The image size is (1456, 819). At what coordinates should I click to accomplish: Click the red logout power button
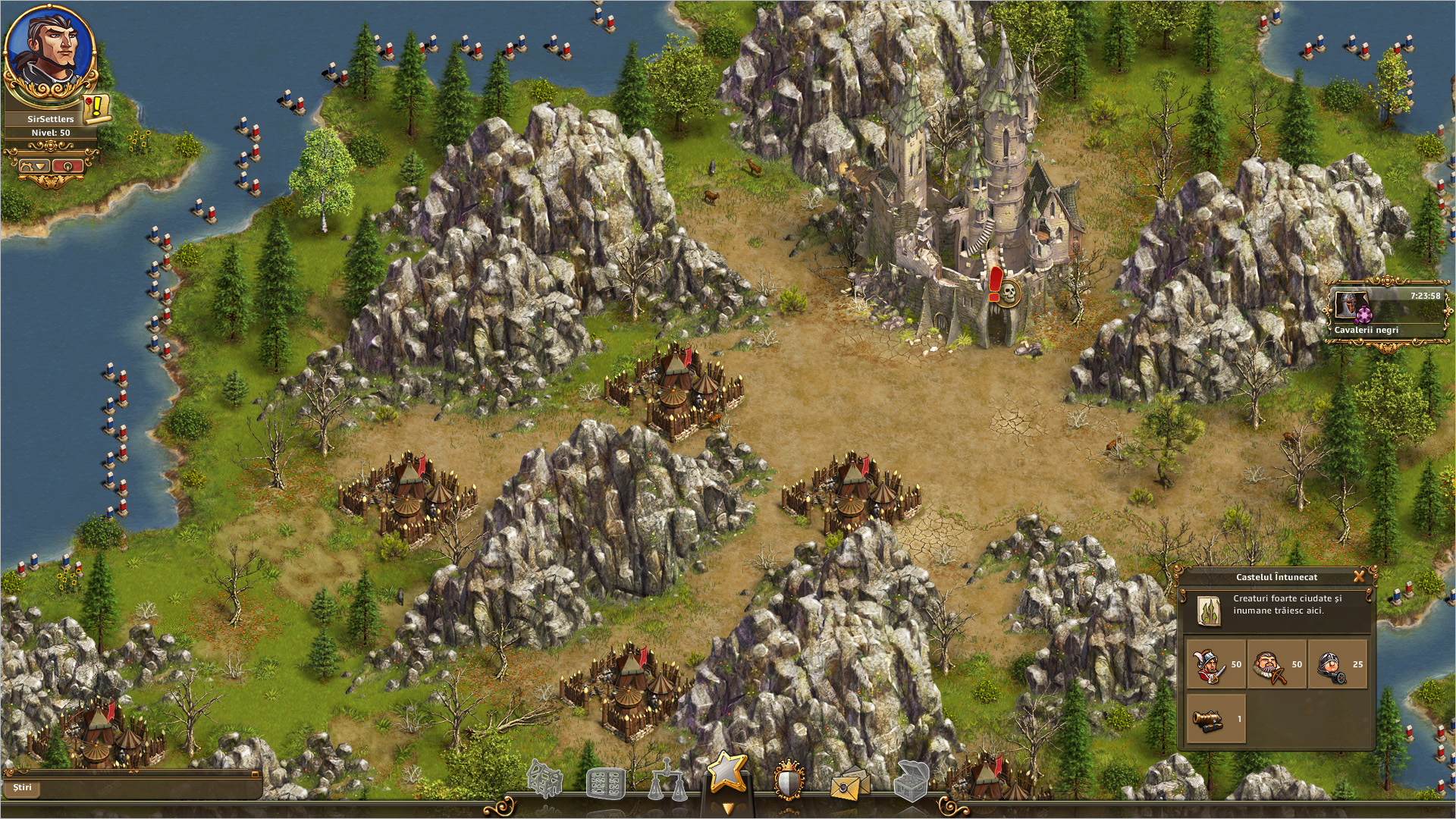click(68, 165)
